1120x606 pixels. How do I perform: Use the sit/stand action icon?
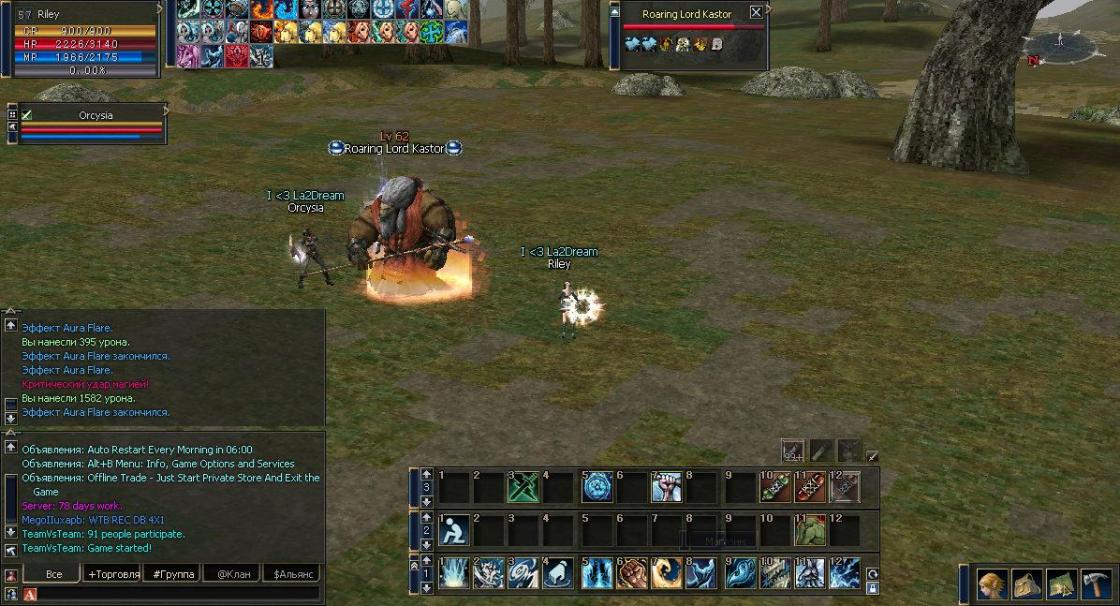[x=454, y=530]
